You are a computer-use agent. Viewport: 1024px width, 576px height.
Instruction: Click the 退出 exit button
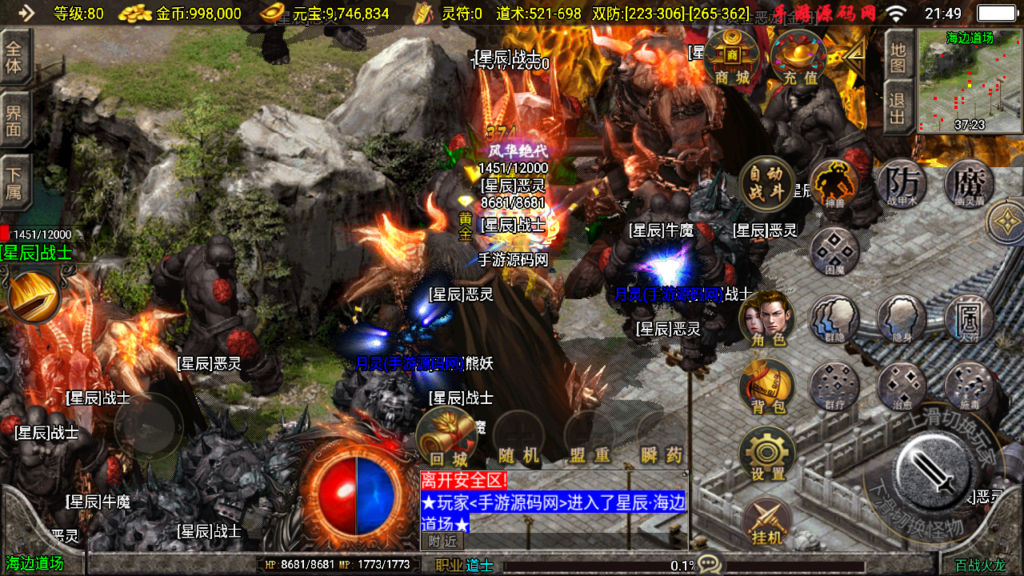coord(898,108)
